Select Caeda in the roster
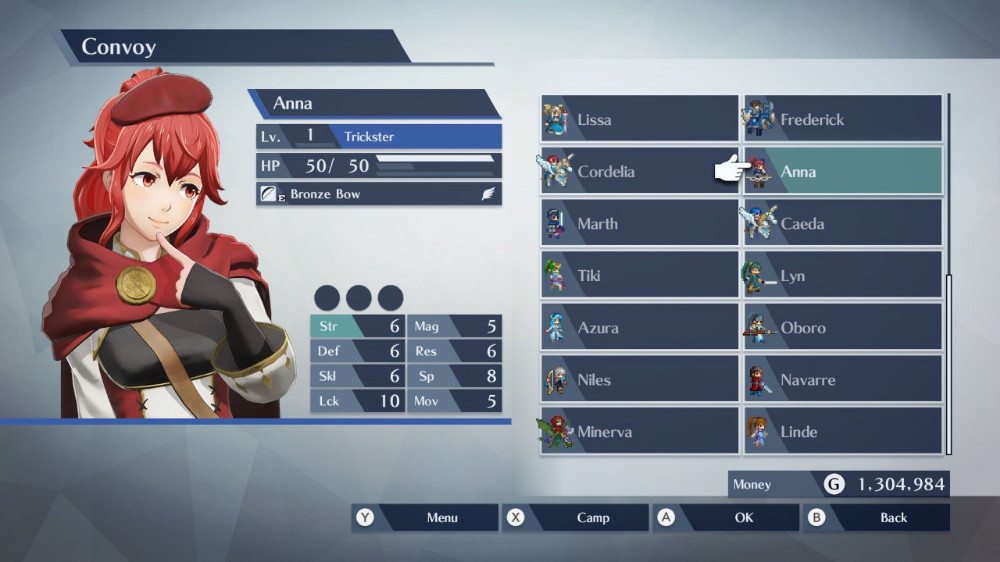This screenshot has width=1000, height=562. point(842,223)
